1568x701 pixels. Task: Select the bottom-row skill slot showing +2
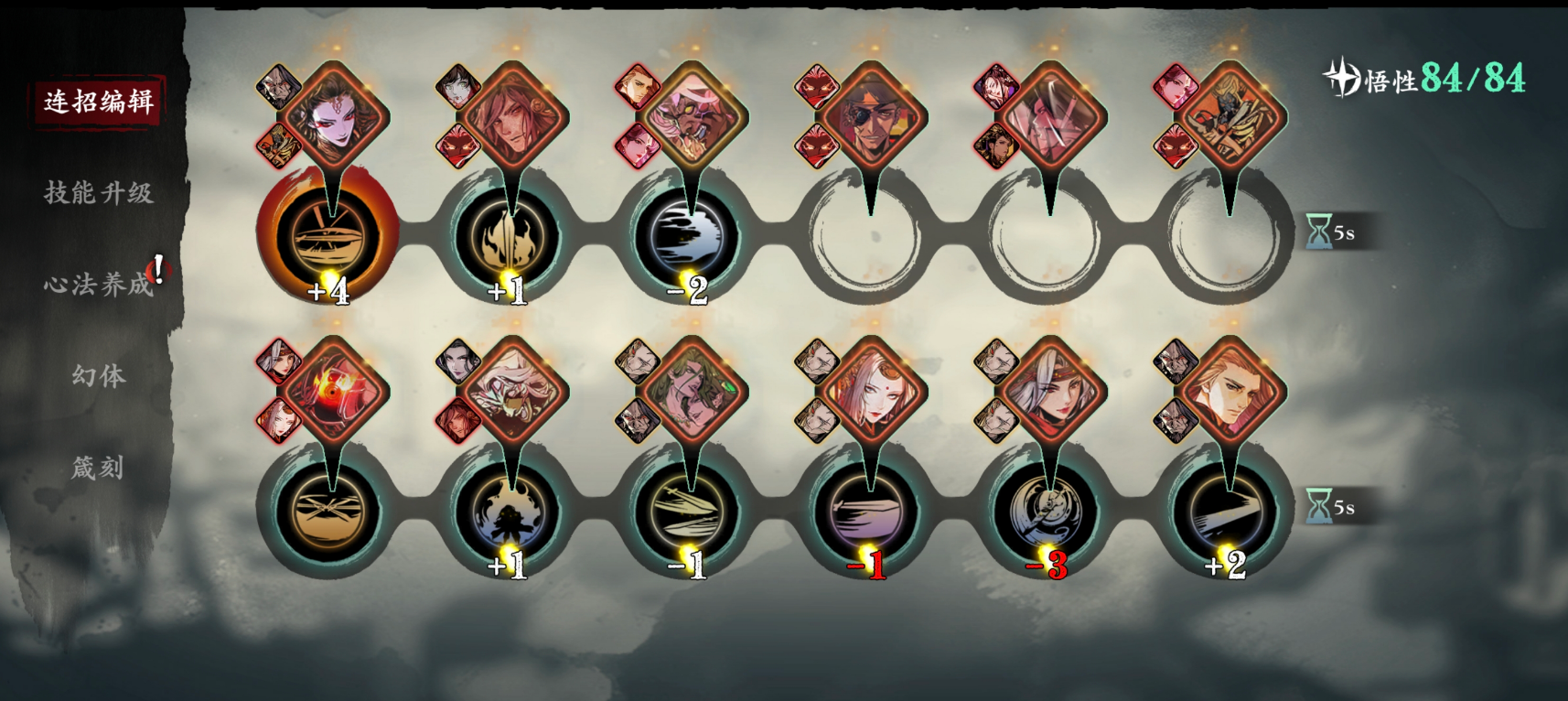click(x=1228, y=511)
